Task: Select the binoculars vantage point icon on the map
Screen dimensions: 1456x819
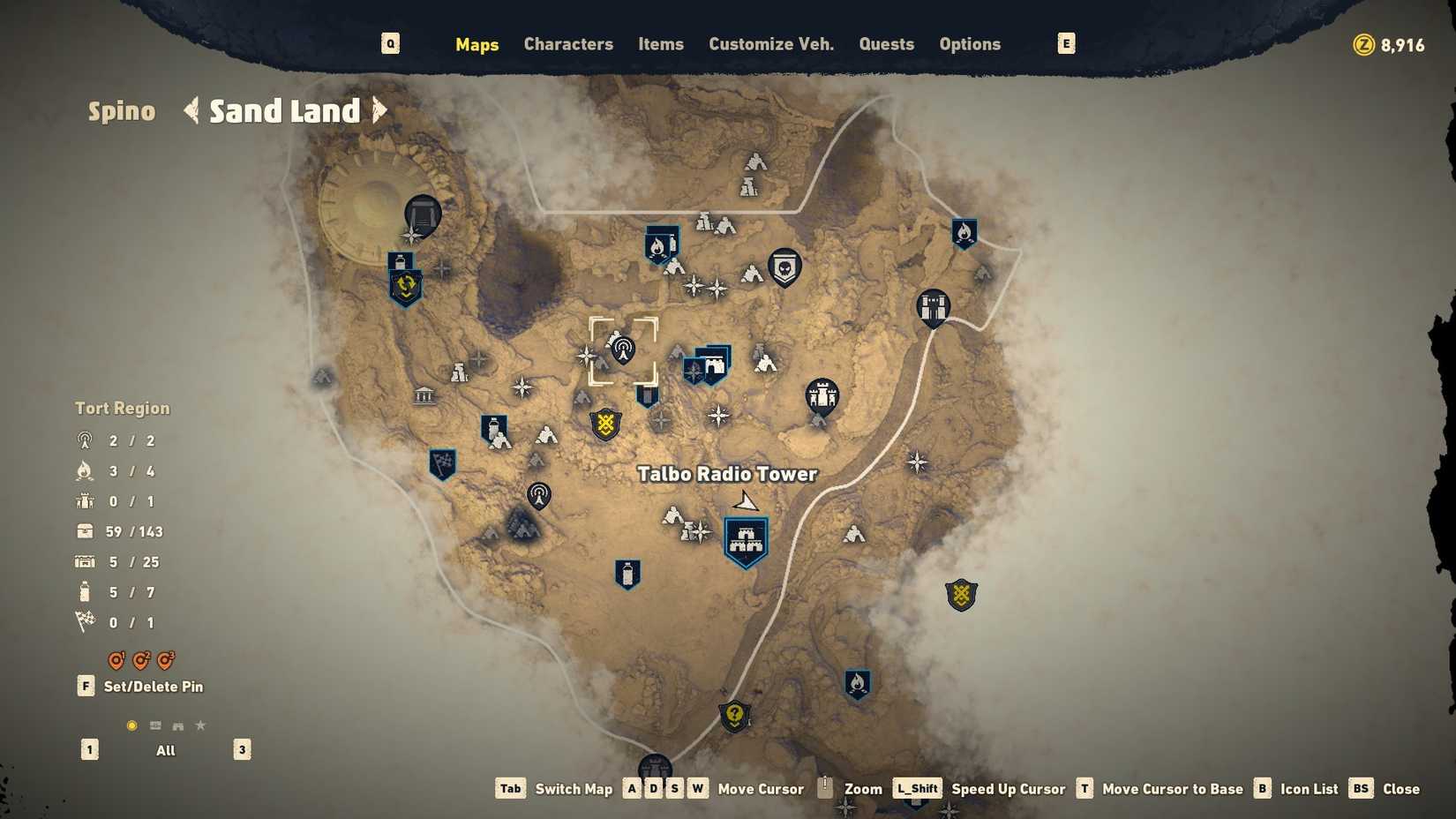Action: 934,307
